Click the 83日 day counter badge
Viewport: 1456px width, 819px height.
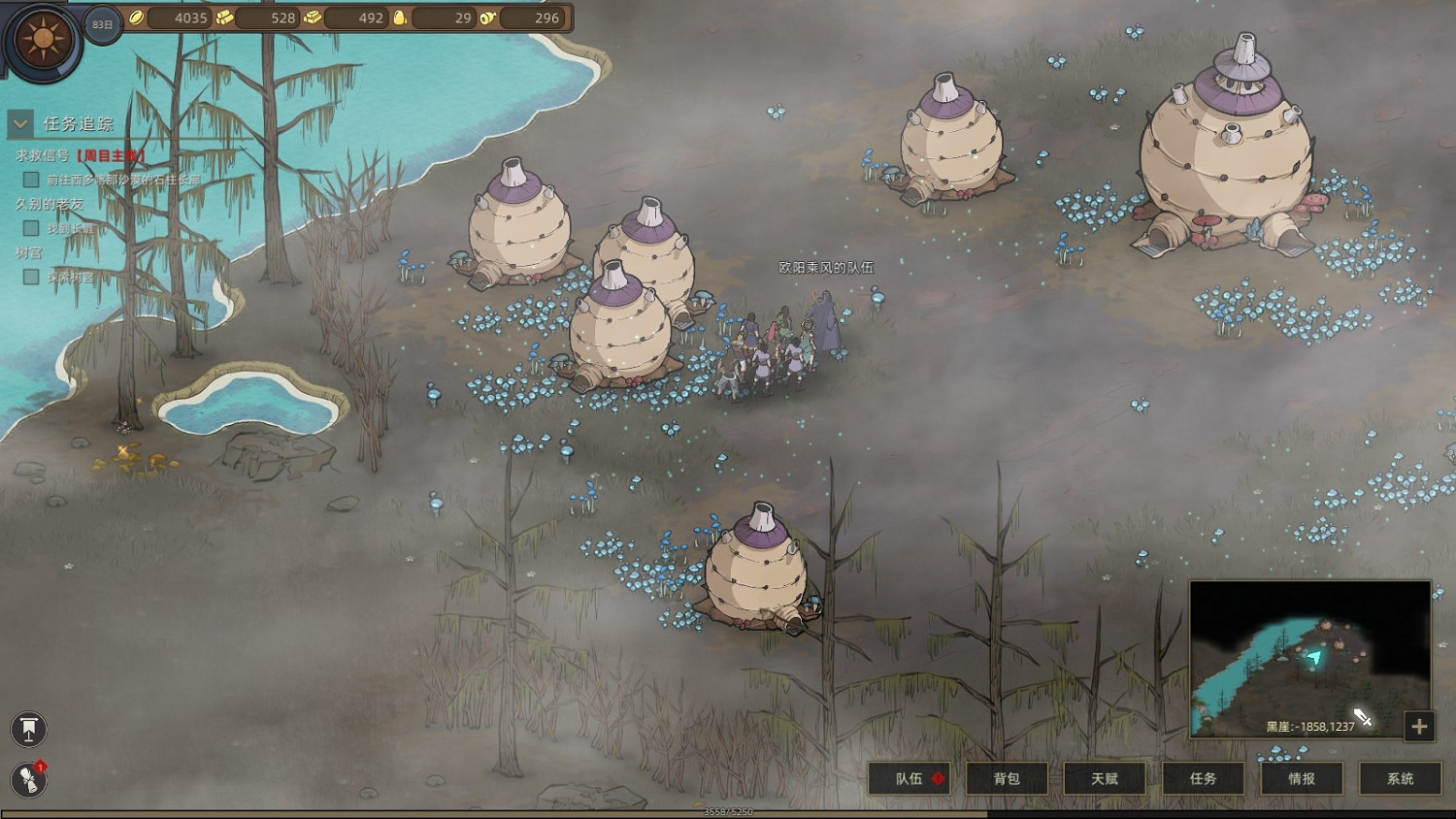(103, 24)
